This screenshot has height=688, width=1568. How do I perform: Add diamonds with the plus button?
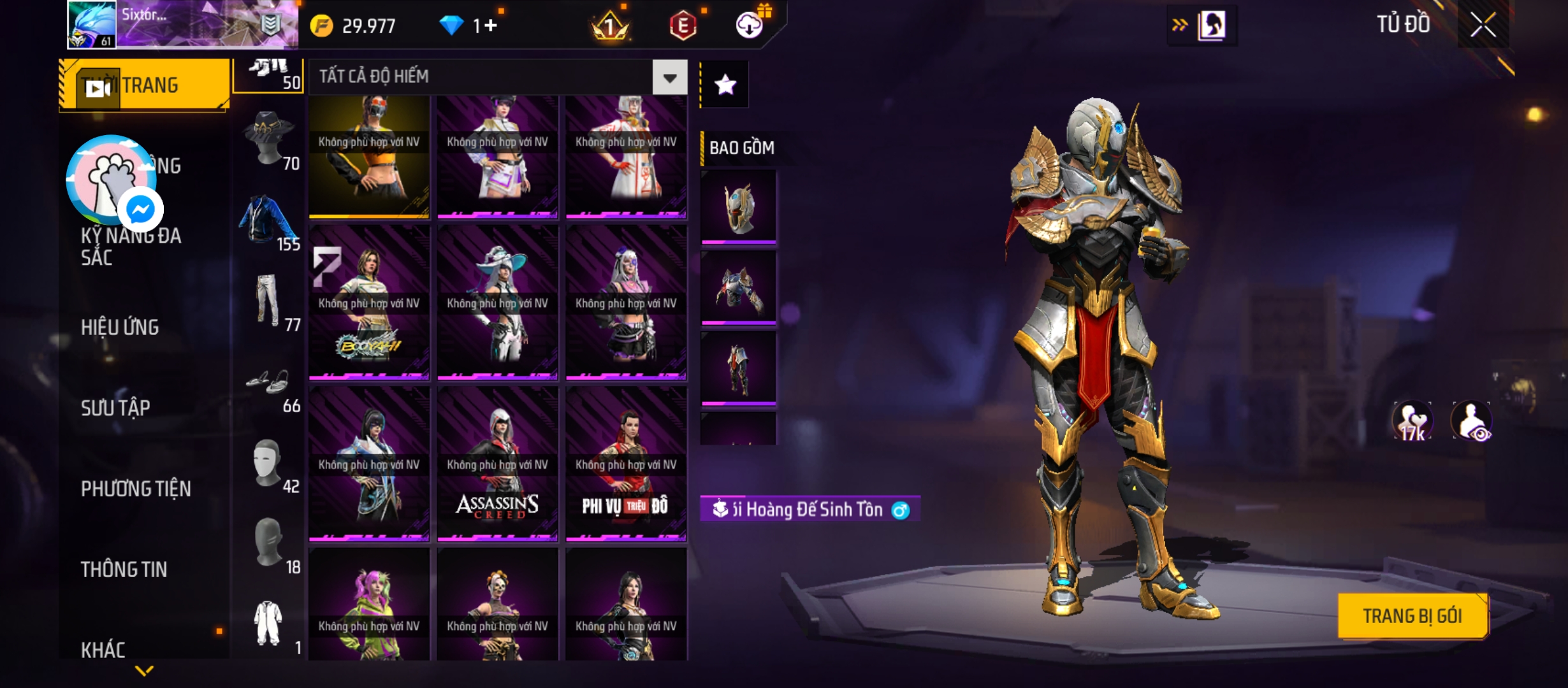(490, 25)
